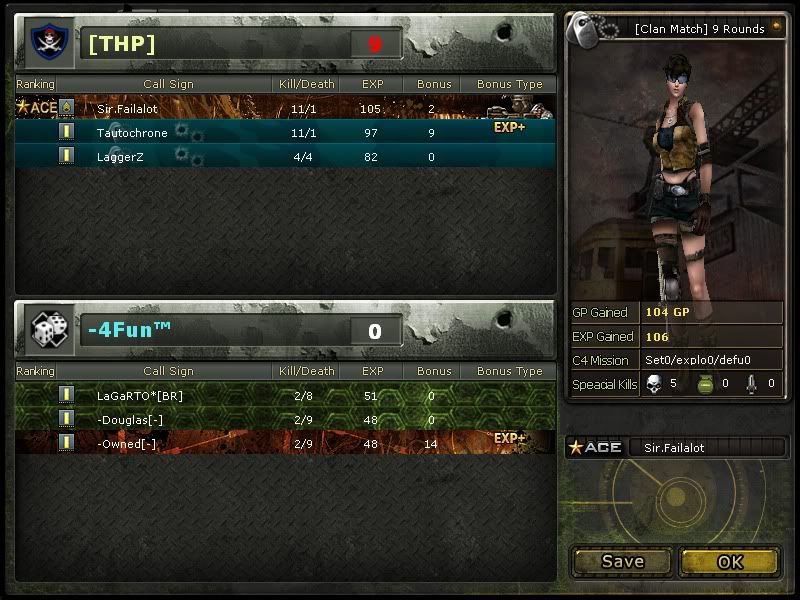Select LaGaRTO*[BR] in the losing team

click(285, 395)
